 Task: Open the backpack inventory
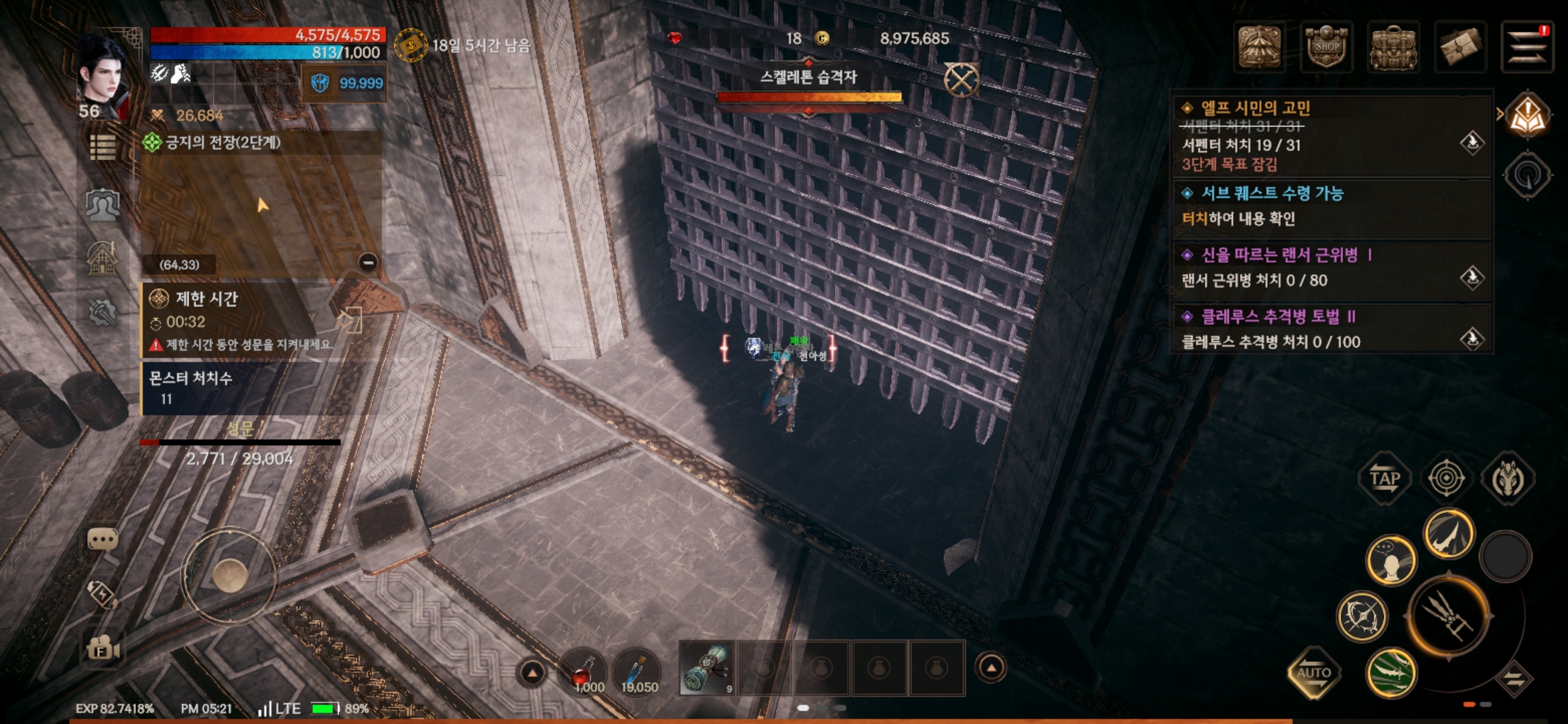(x=1392, y=47)
